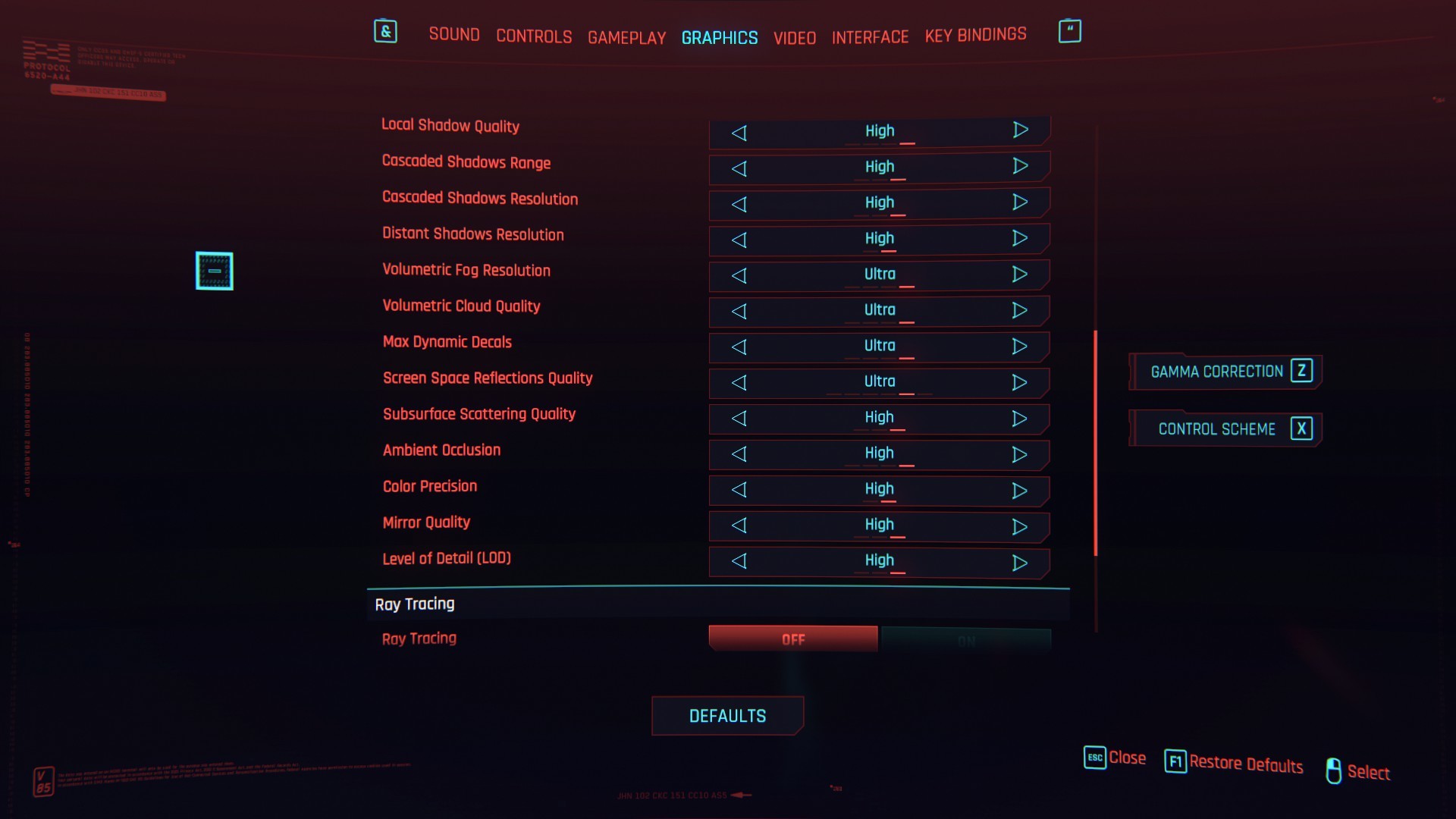The height and width of the screenshot is (819, 1456).
Task: Switch to the Video tab
Action: click(x=794, y=37)
